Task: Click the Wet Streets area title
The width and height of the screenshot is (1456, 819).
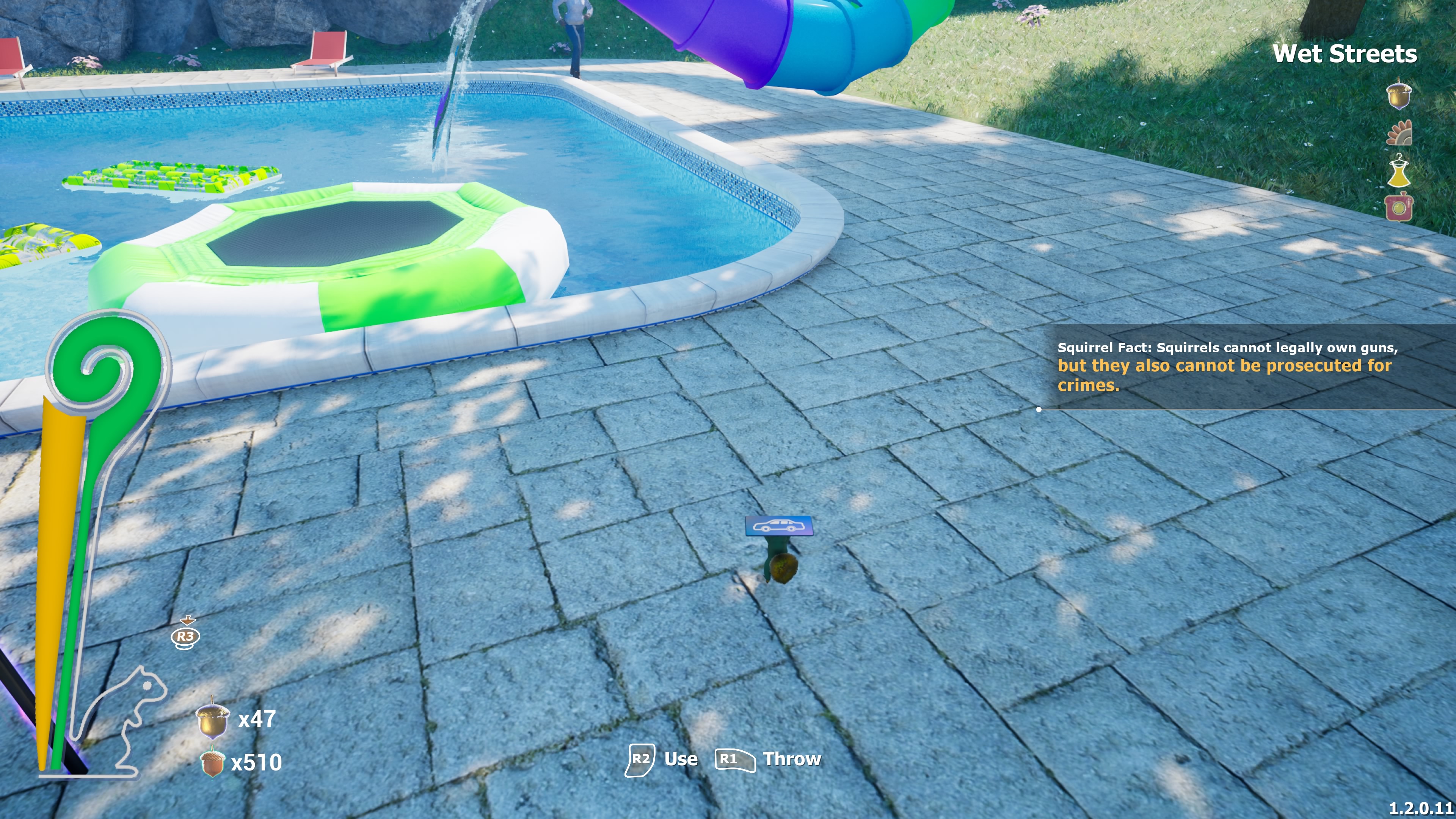Action: (1344, 54)
